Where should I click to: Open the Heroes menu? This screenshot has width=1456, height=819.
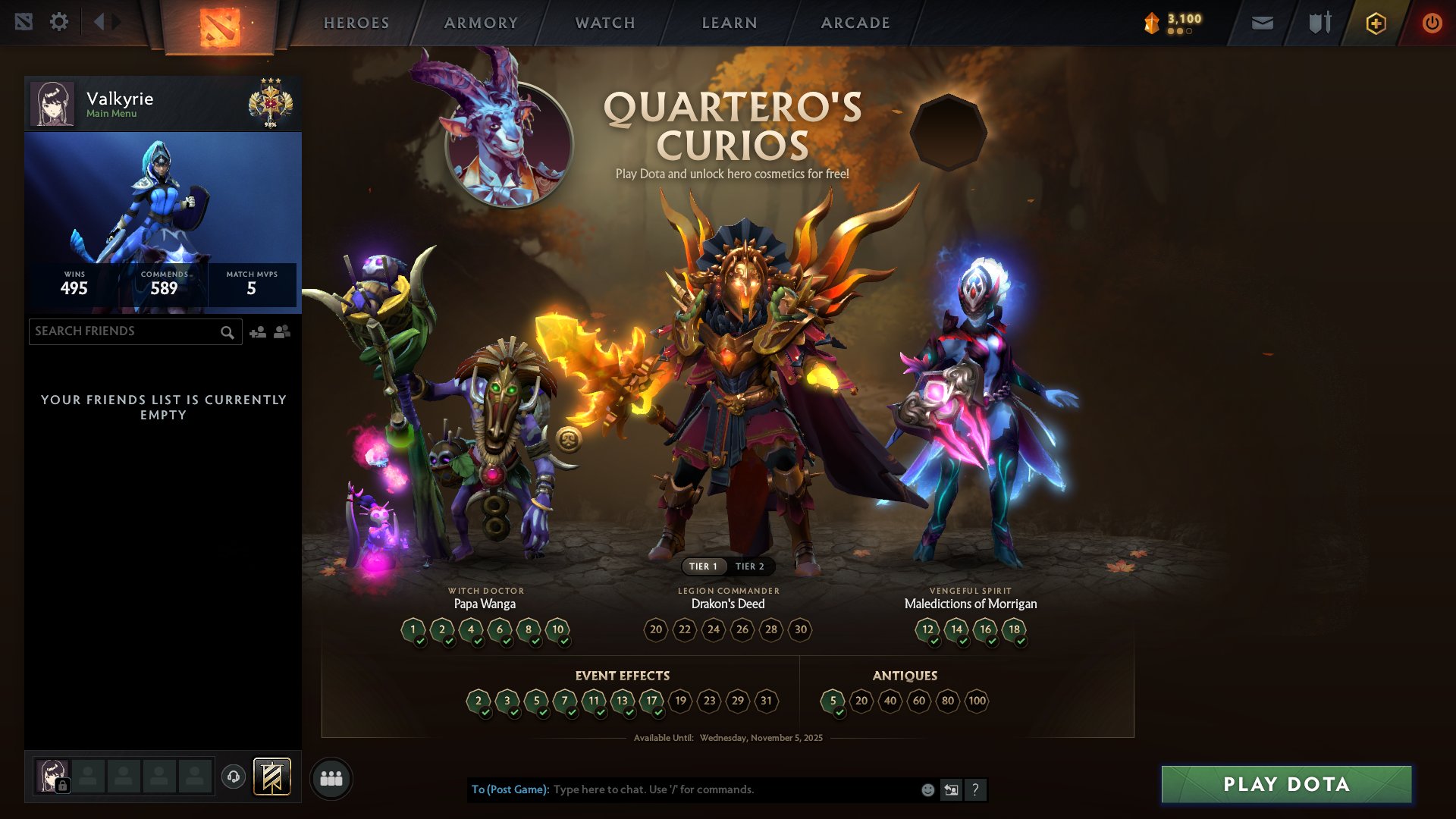[356, 23]
